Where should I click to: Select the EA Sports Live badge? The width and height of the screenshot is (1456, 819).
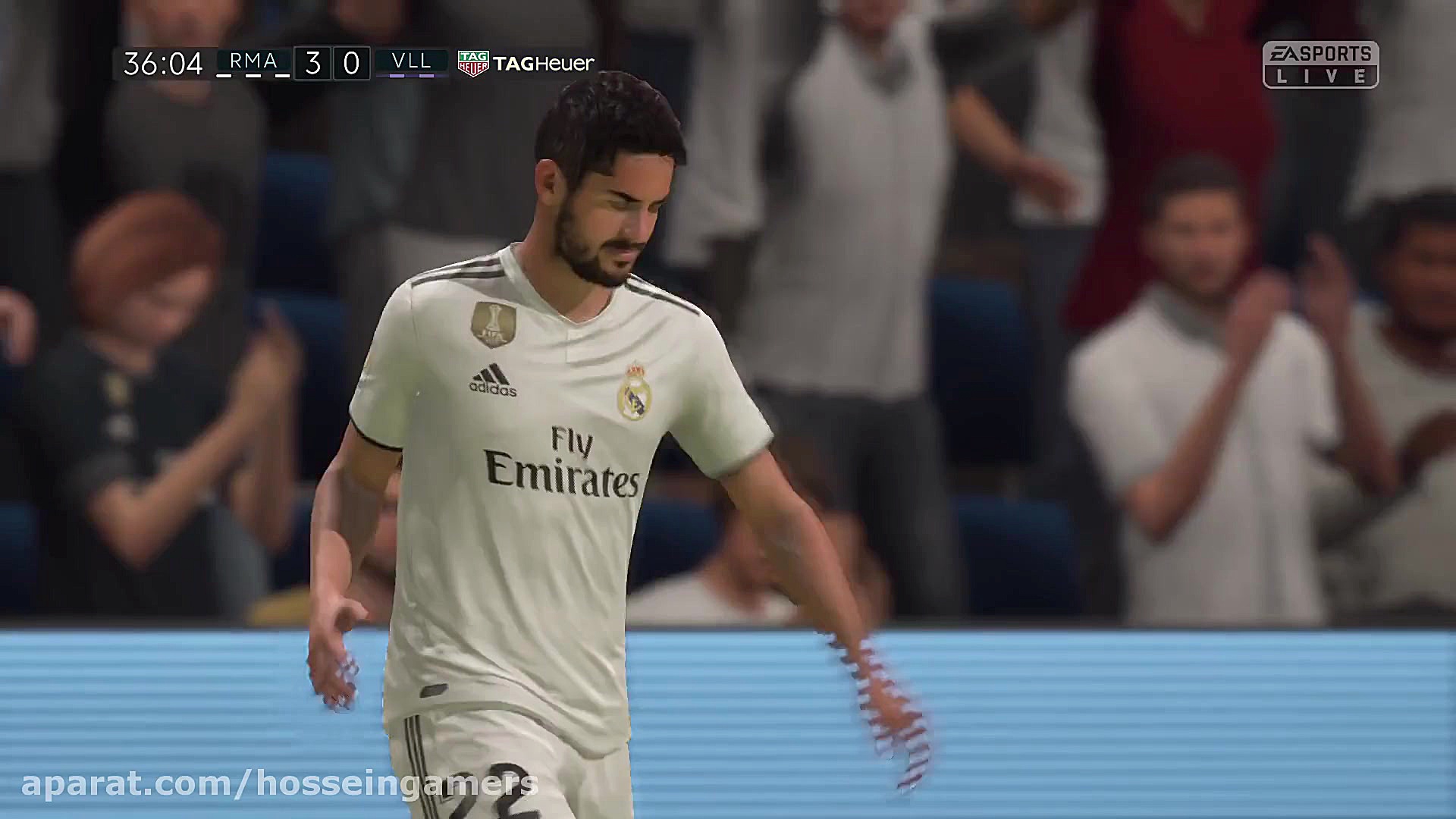(1320, 64)
